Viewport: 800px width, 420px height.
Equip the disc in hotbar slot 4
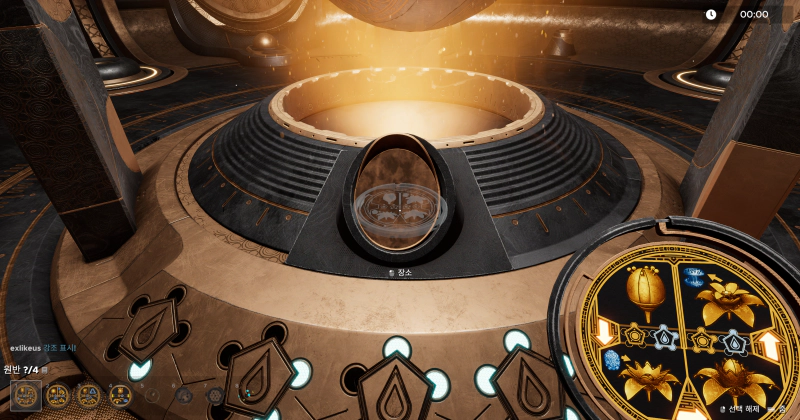point(121,395)
